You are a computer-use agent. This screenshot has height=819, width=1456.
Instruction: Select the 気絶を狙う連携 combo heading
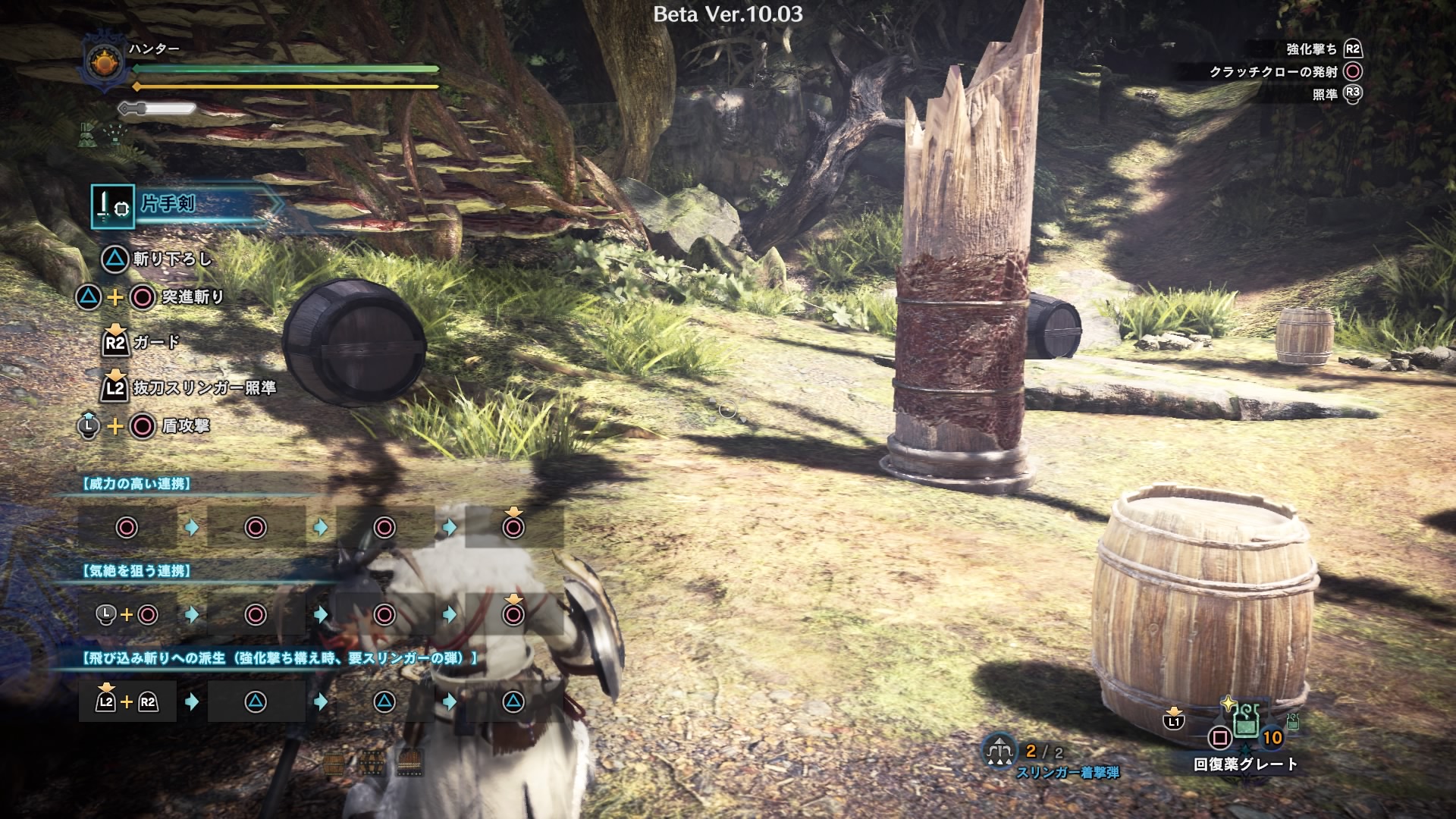point(136,571)
